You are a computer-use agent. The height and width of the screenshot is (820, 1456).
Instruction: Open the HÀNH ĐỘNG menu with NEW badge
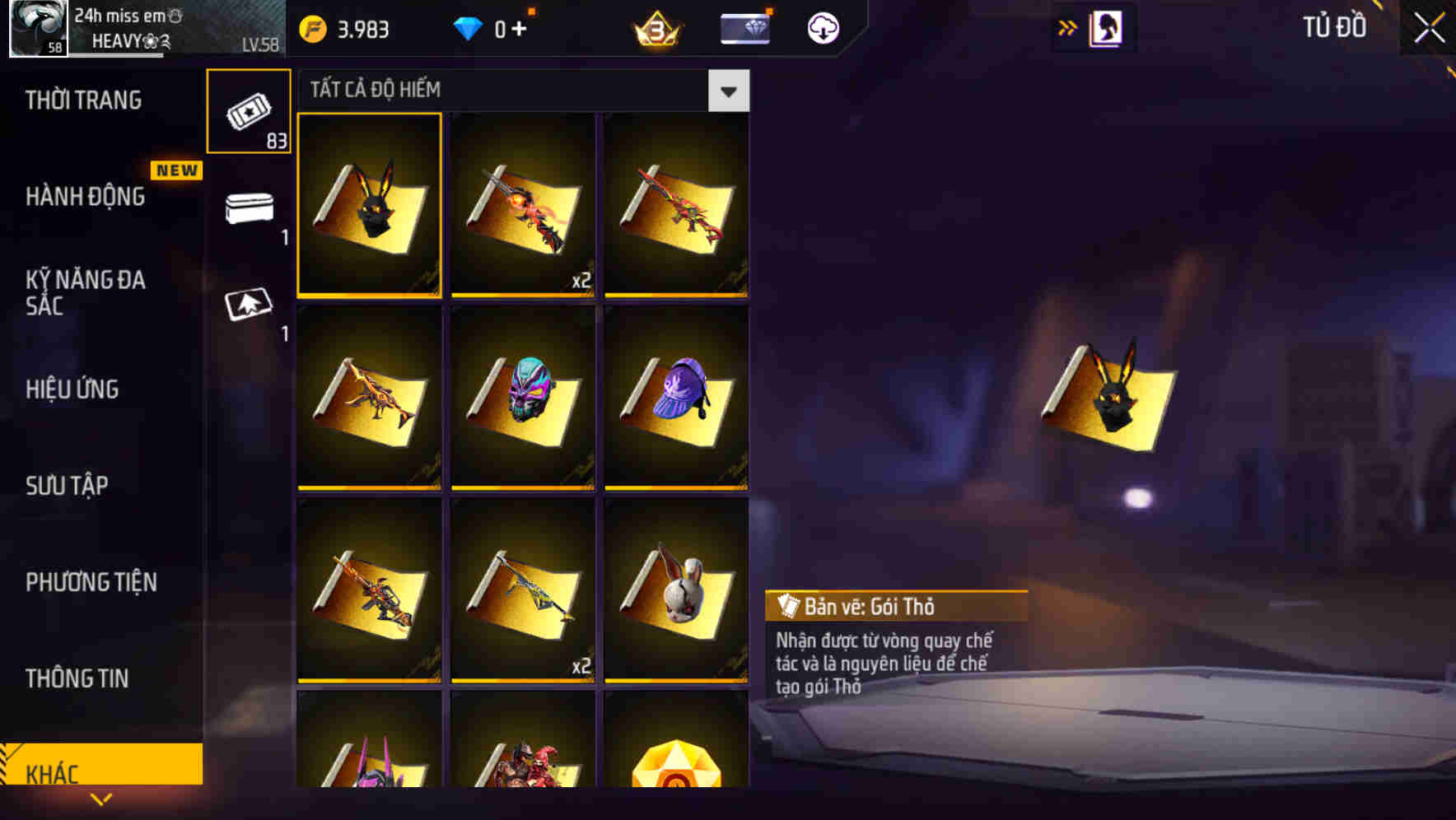tap(85, 196)
